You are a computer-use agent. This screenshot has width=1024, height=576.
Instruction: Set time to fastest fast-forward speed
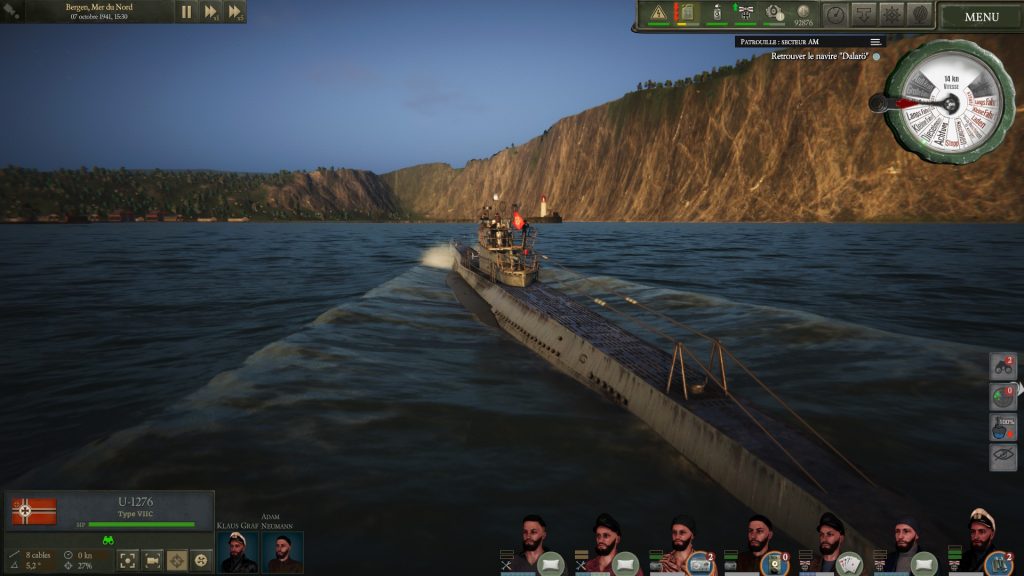click(235, 12)
